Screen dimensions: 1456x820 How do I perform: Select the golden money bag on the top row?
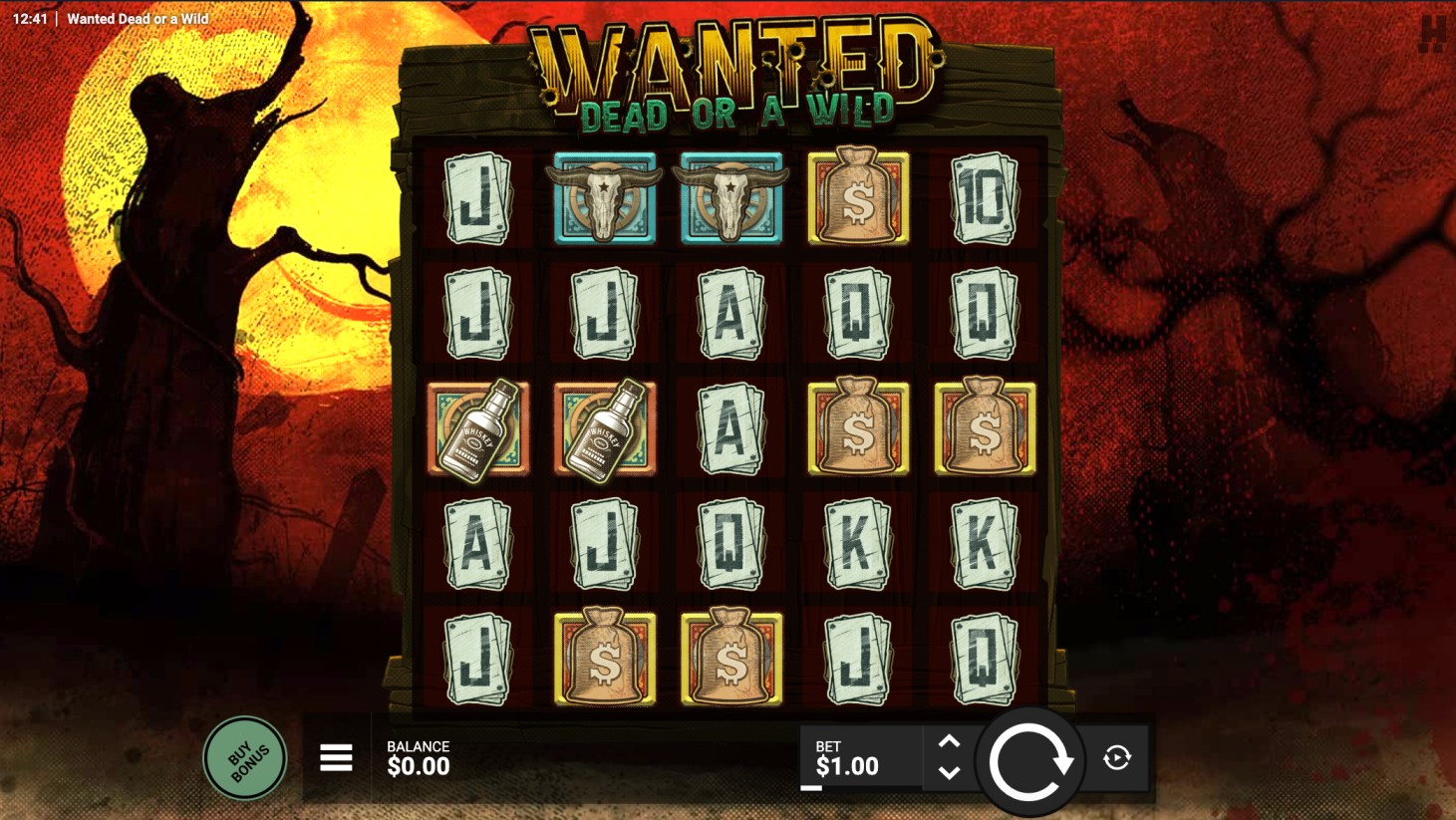tap(858, 197)
